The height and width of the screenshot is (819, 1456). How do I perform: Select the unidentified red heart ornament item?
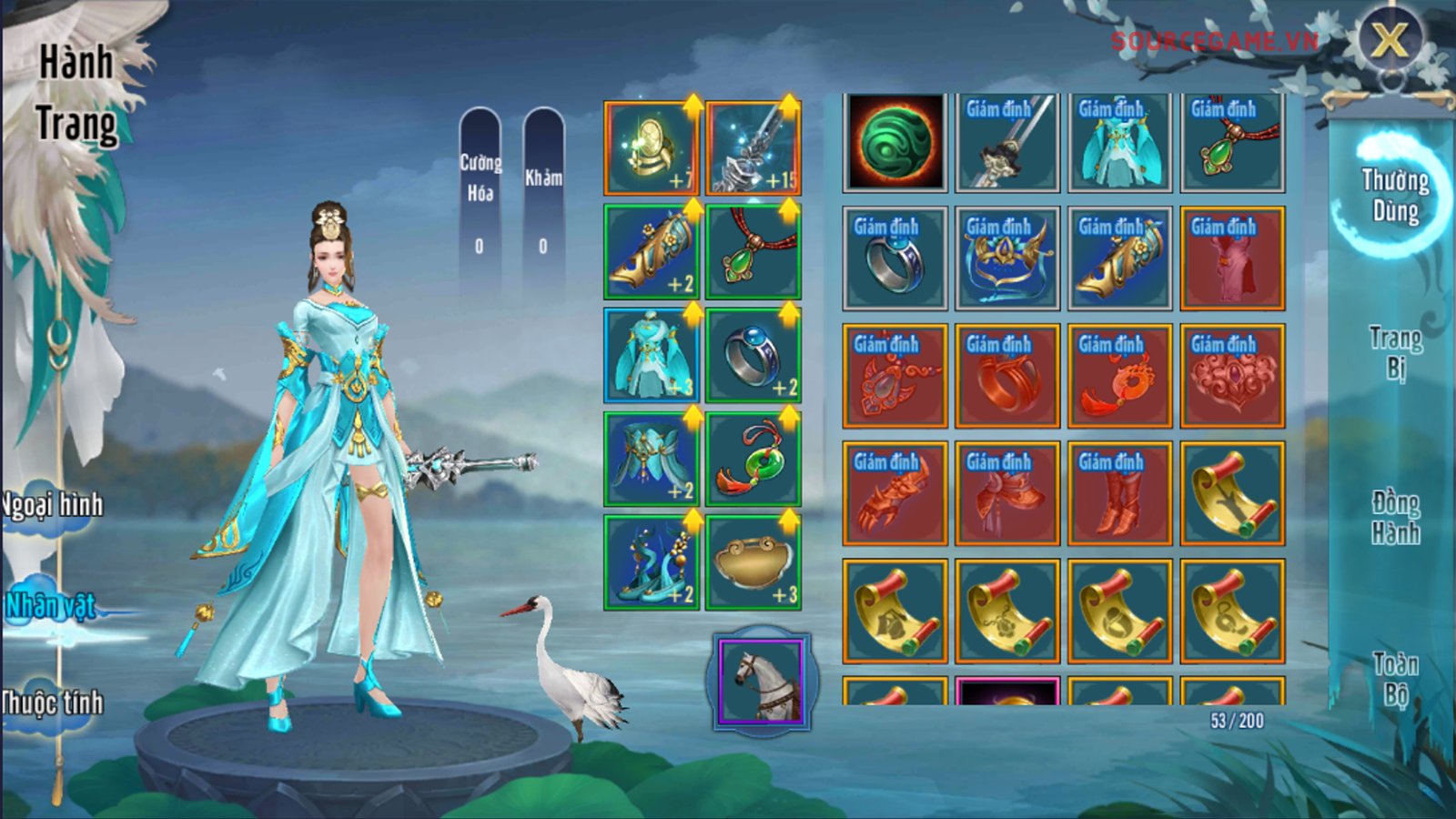click(x=1232, y=376)
